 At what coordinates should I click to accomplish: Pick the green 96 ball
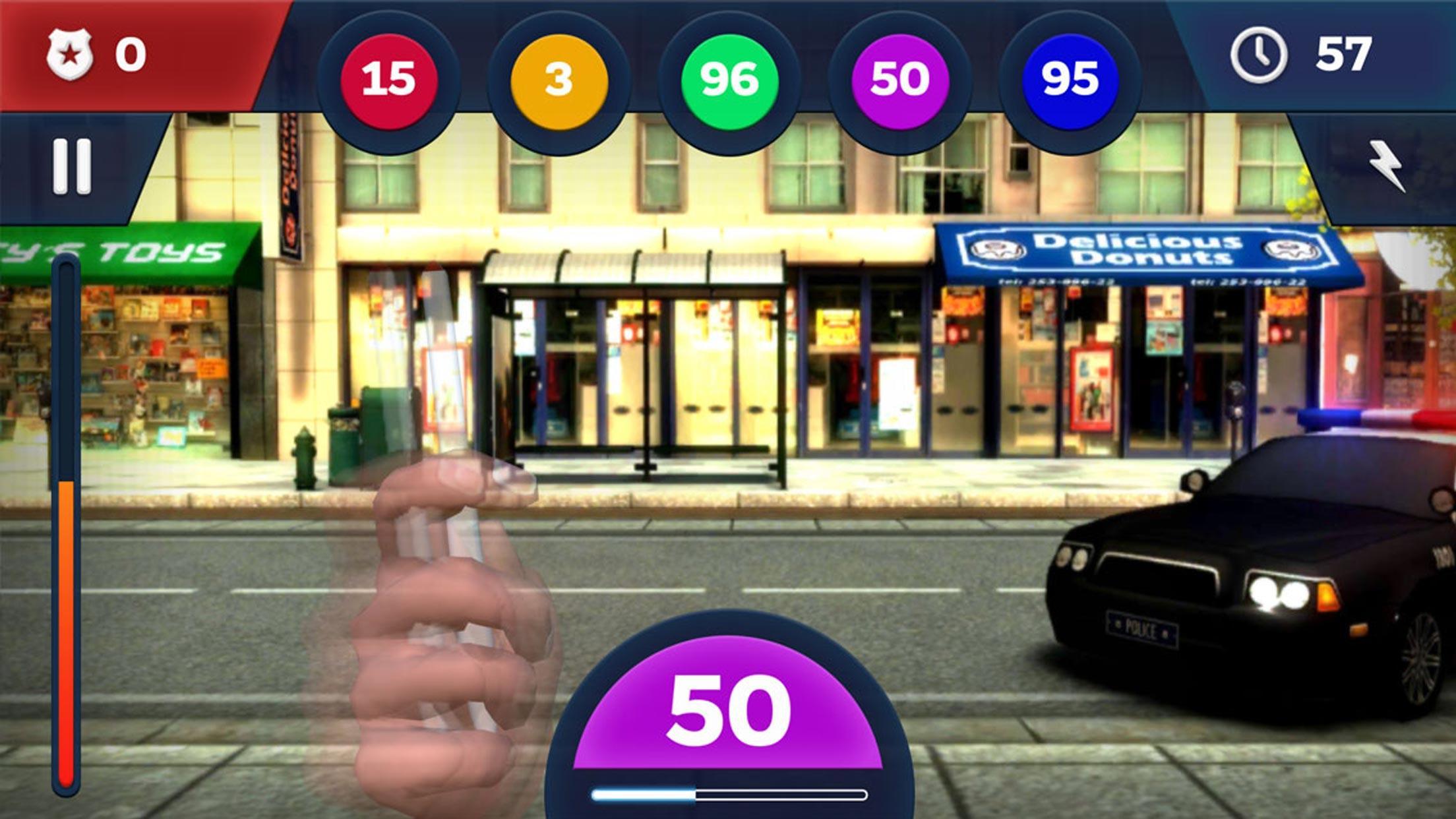point(729,80)
